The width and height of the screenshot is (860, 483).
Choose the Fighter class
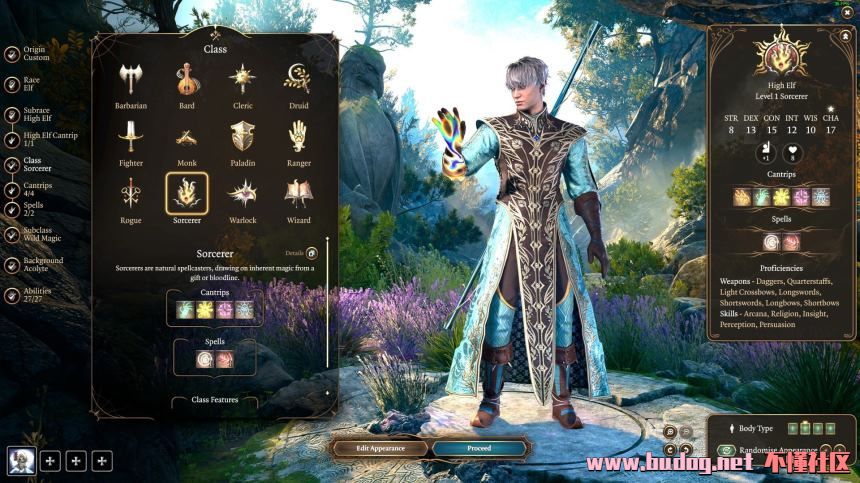pyautogui.click(x=130, y=137)
